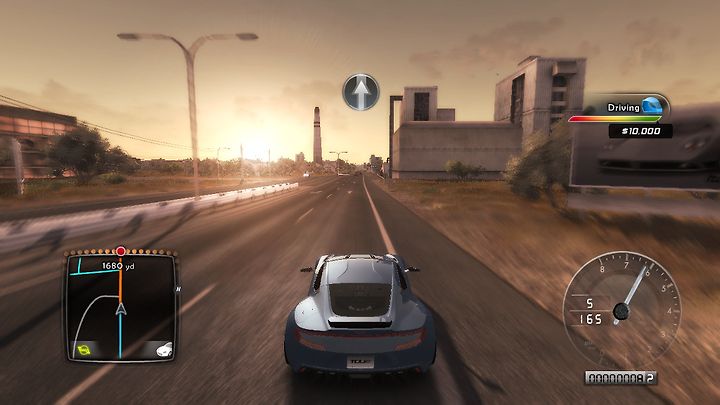The height and width of the screenshot is (405, 720).
Task: Select the yellow icon on the minimap
Action: pyautogui.click(x=85, y=349)
